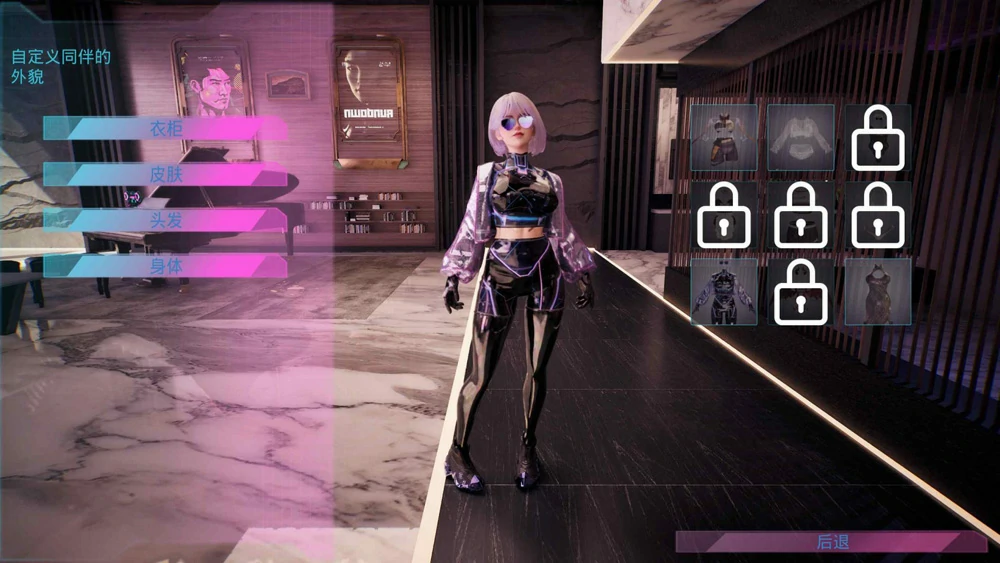Select the 皮肤 skin option

coord(166,174)
